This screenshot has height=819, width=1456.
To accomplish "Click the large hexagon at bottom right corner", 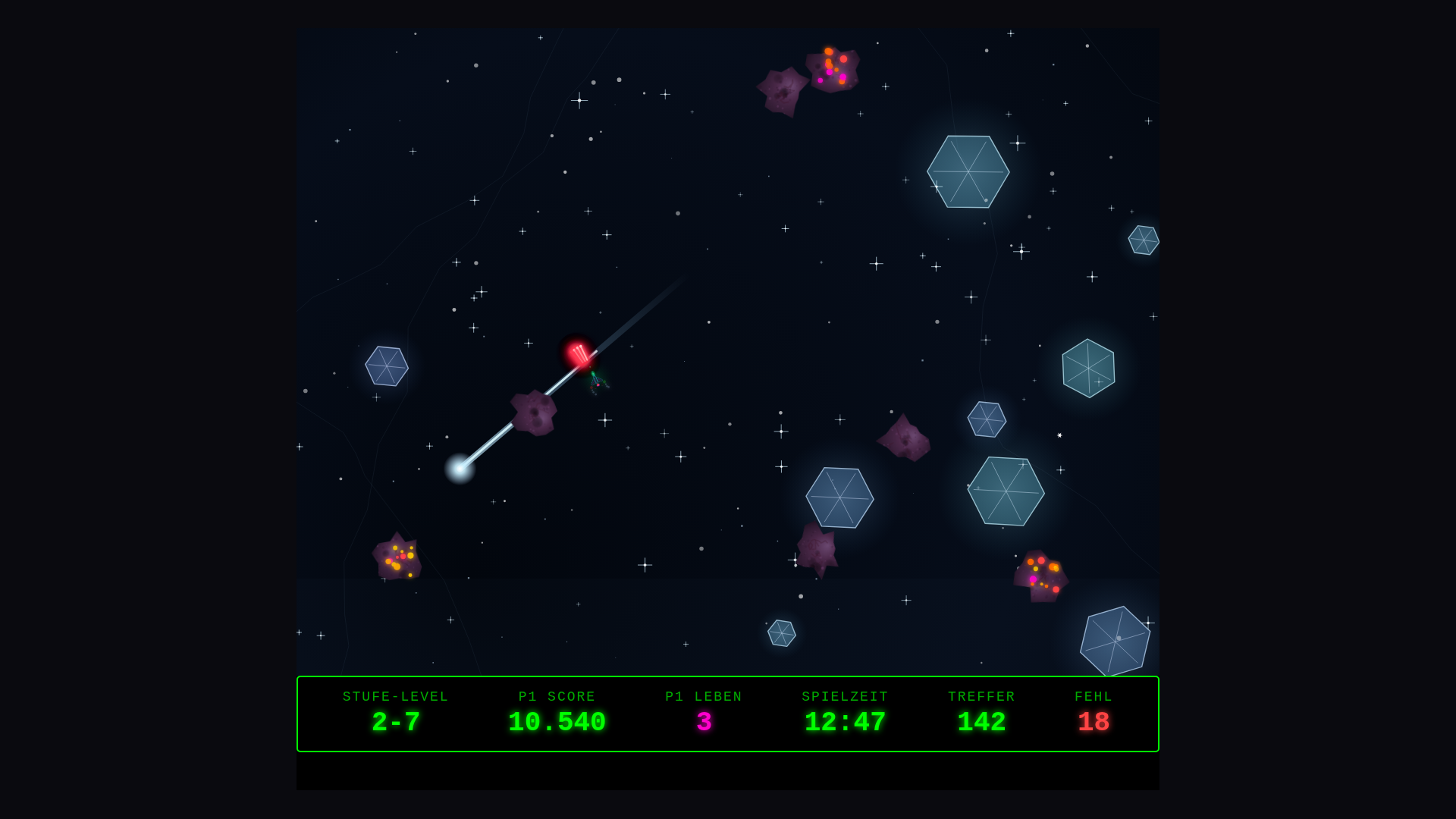I will tap(1113, 639).
